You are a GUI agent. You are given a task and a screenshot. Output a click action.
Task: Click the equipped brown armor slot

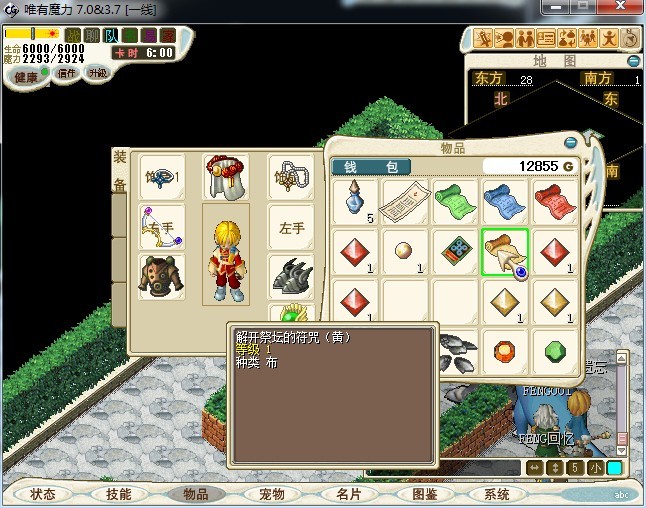click(x=161, y=276)
